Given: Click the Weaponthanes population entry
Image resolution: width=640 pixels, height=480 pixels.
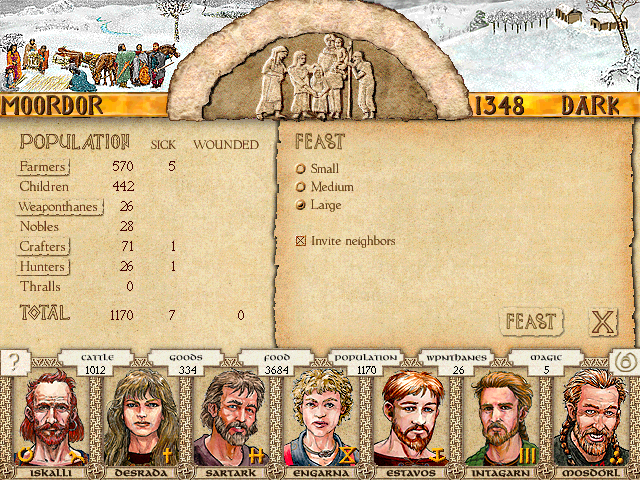Looking at the screenshot, I should coord(59,207).
